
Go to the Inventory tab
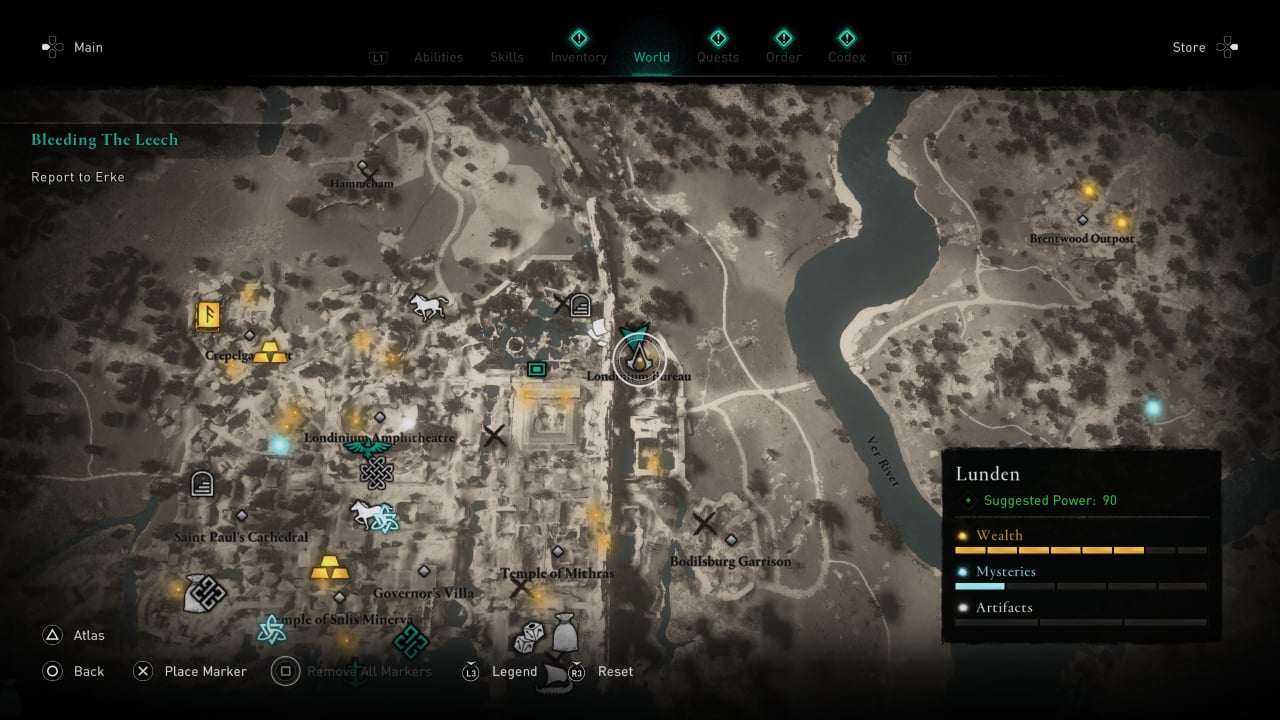point(579,57)
